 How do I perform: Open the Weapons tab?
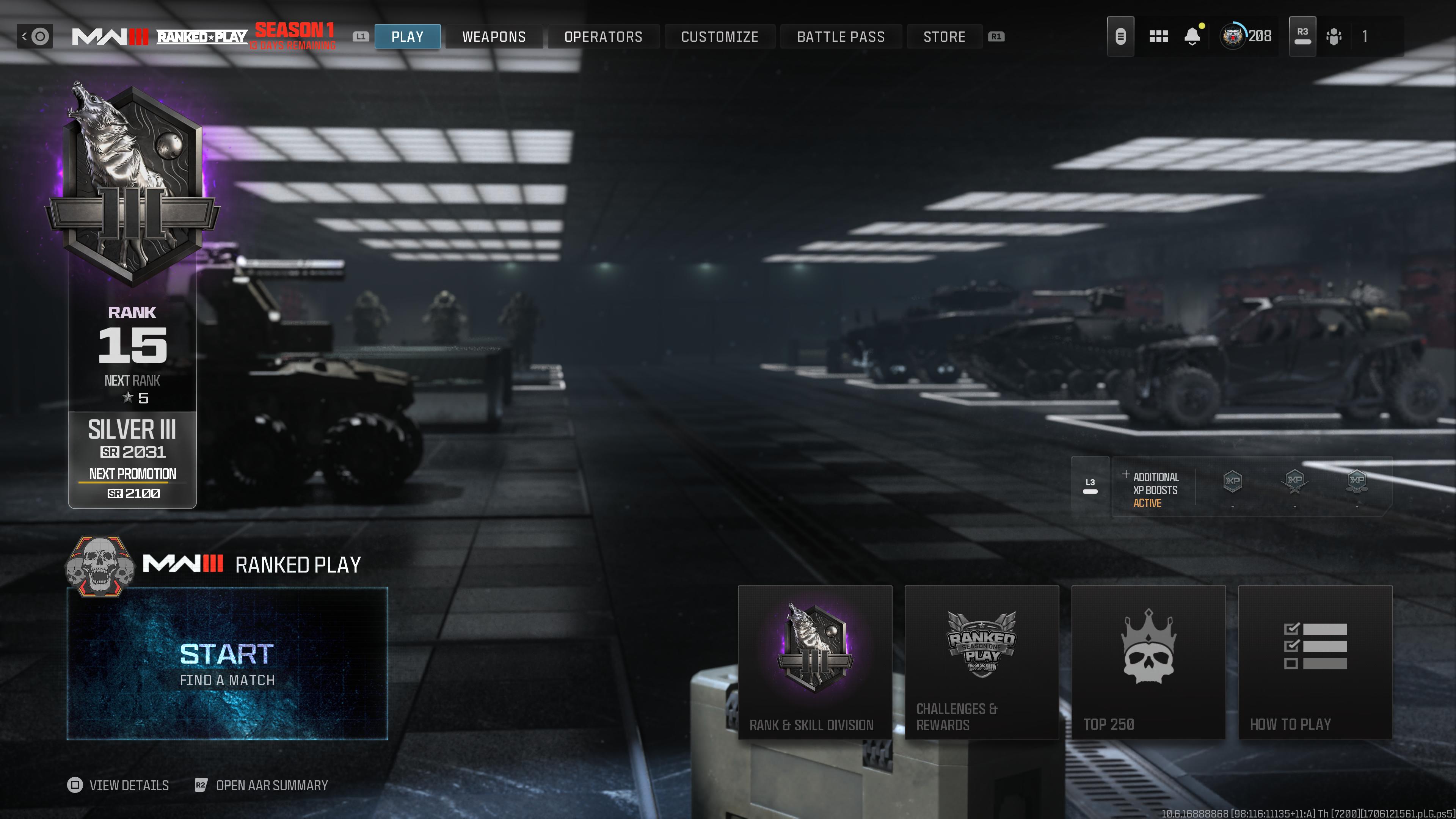[x=493, y=37]
